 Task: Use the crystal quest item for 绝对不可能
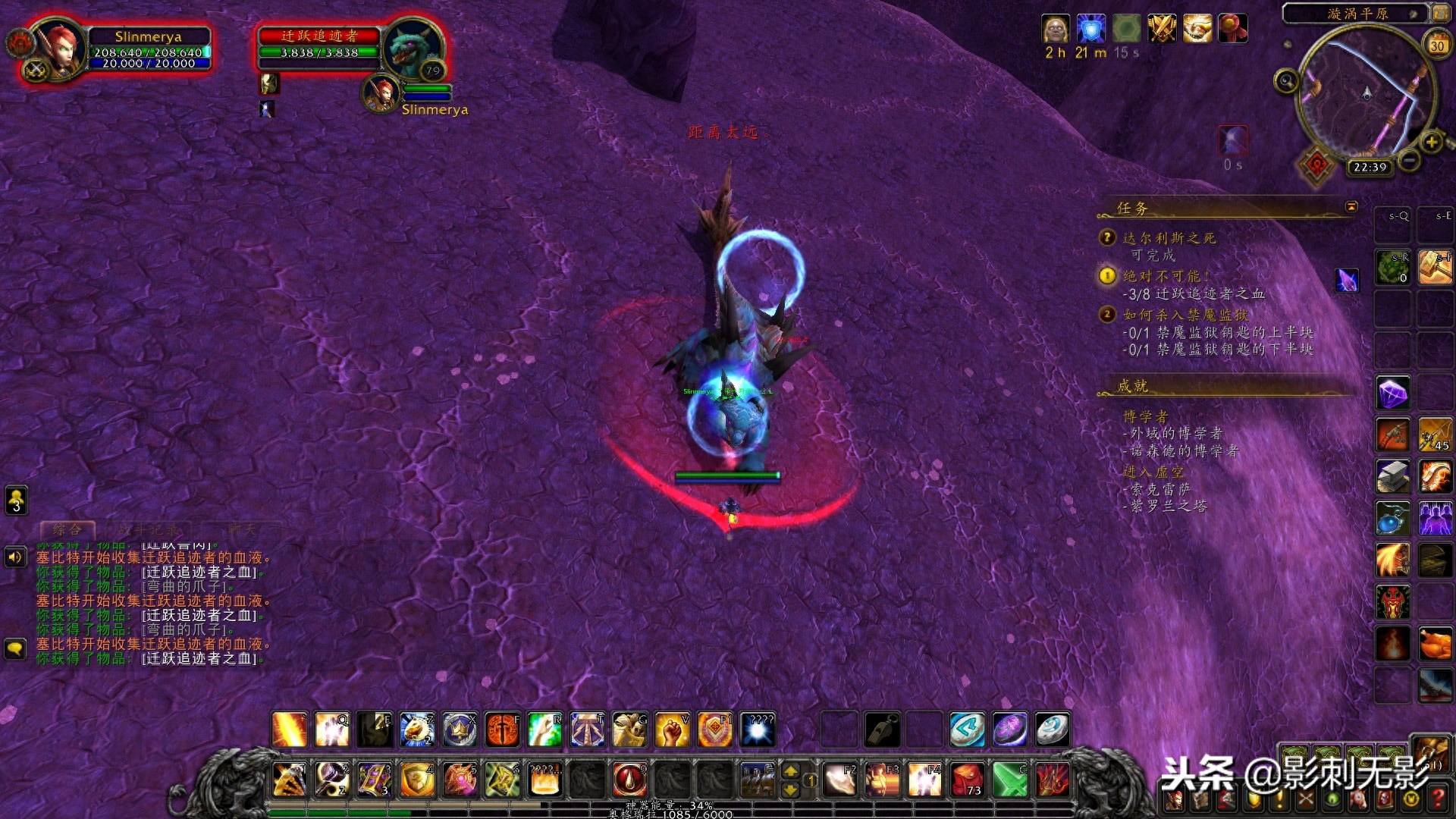click(x=1348, y=280)
